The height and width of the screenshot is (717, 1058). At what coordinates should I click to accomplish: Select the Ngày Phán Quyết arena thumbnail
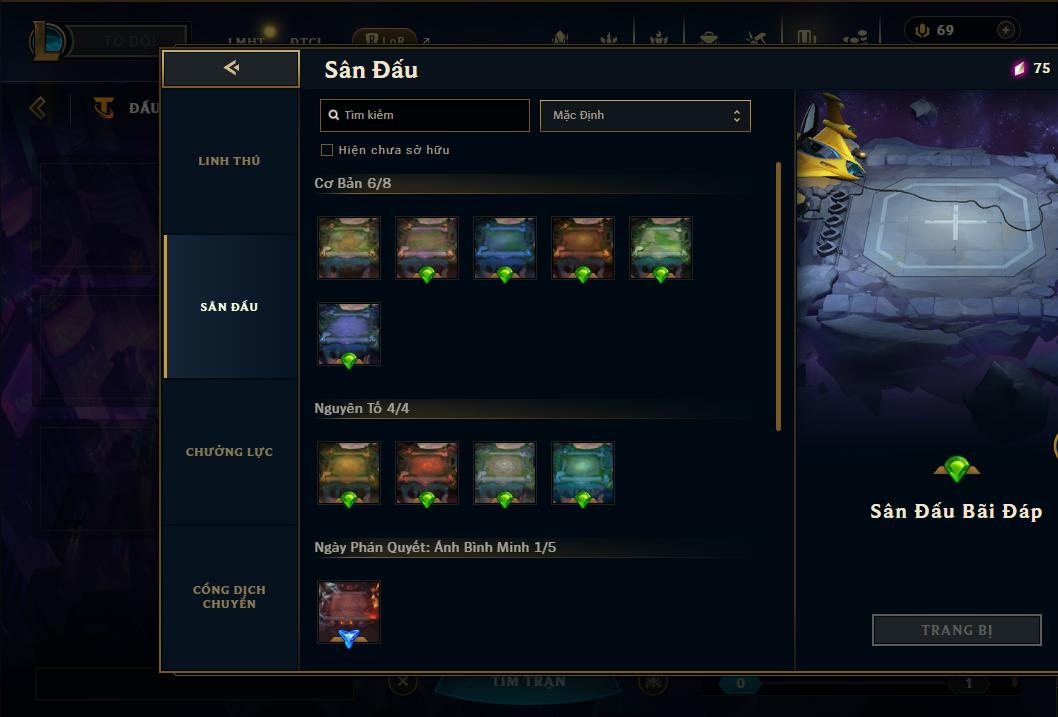(349, 611)
